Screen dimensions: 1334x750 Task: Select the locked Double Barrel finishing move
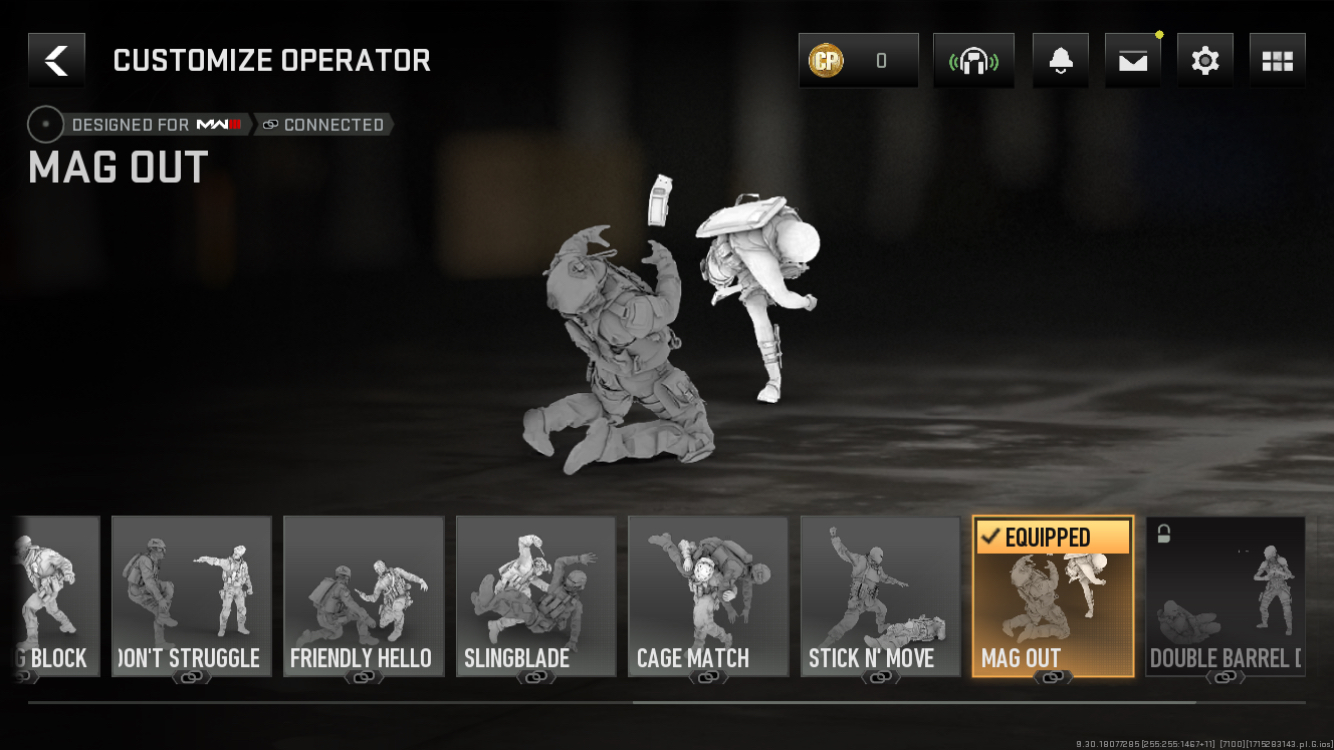pyautogui.click(x=1225, y=596)
